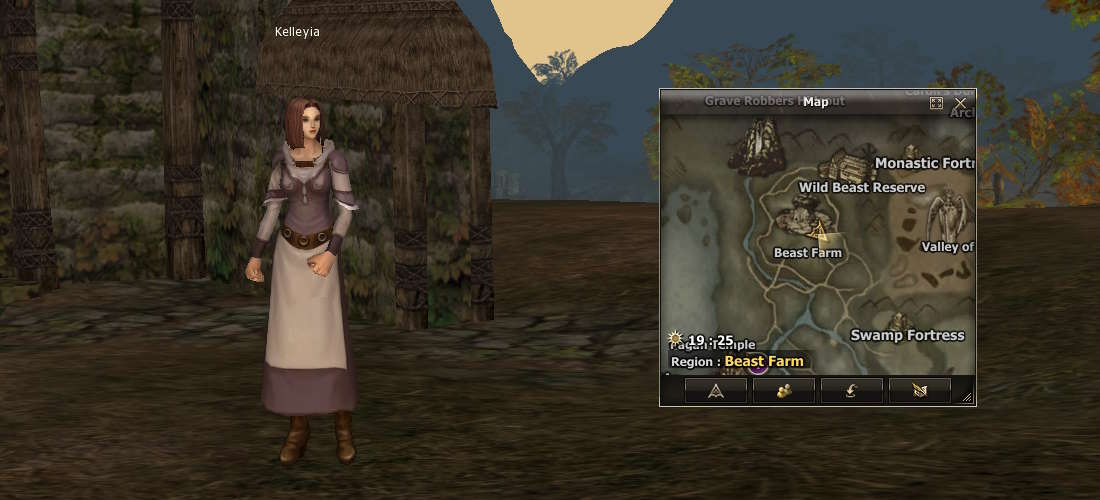Click the player position marker on map
The width and height of the screenshot is (1100, 500).
coord(818,232)
